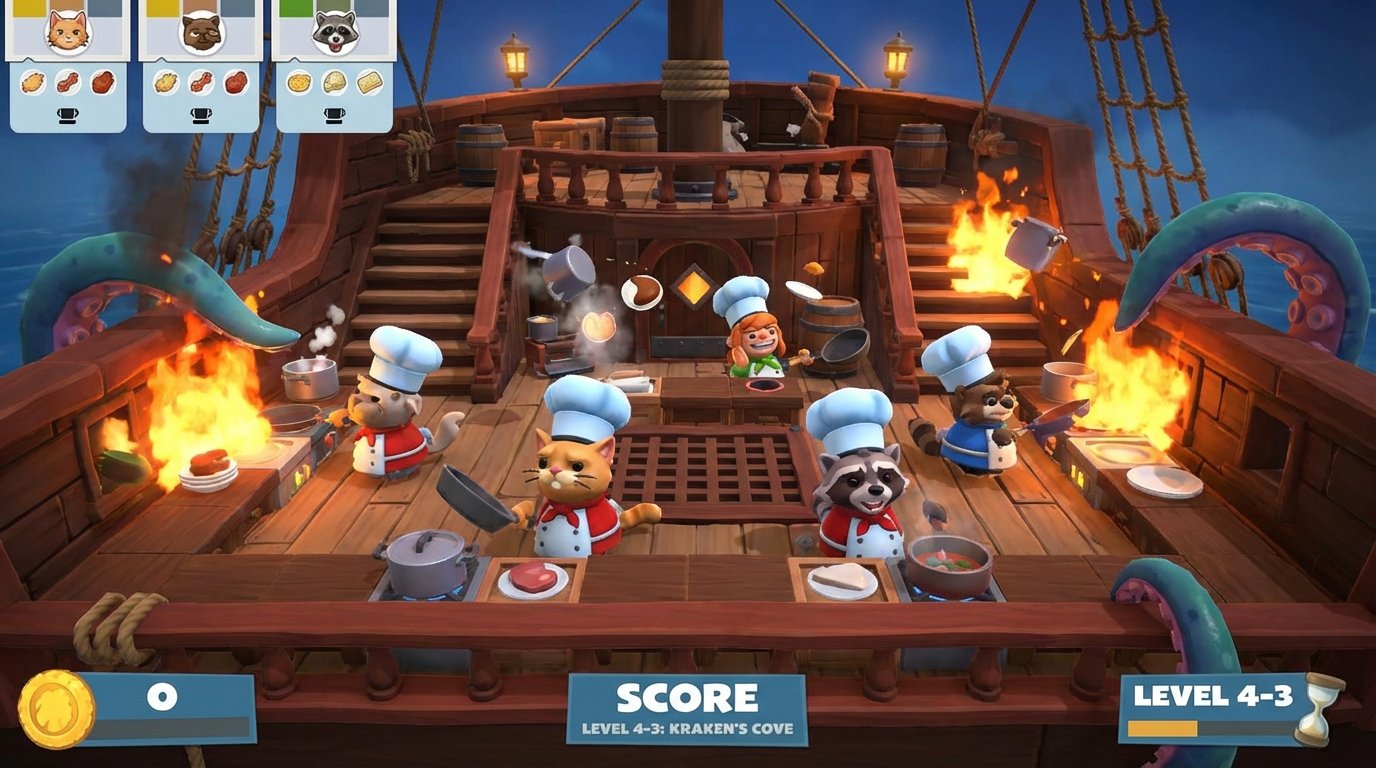Click the bacon ingredient icon on the first order
This screenshot has height=768, width=1376.
pos(68,83)
